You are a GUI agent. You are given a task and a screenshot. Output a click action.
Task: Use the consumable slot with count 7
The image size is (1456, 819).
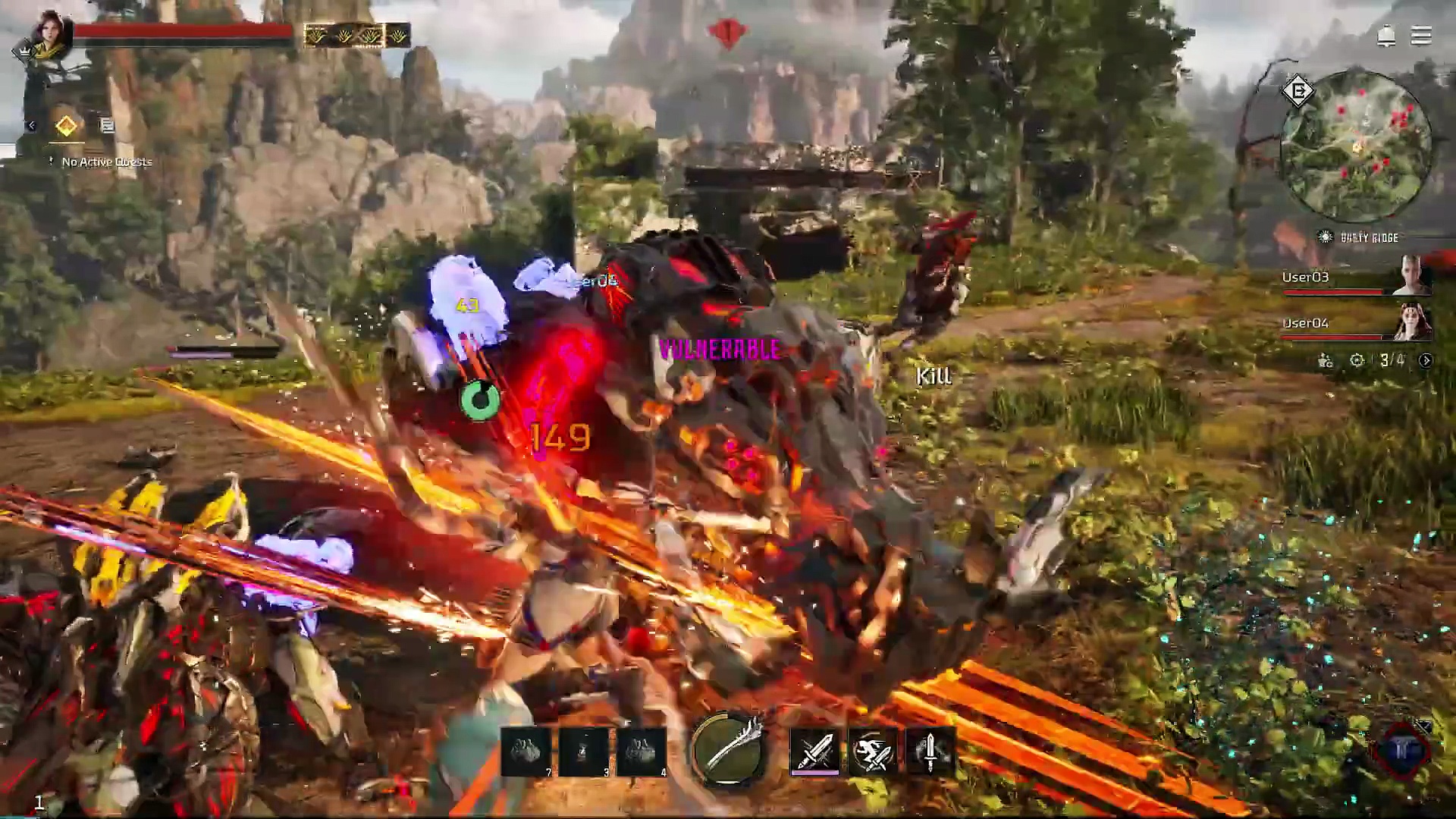click(526, 752)
